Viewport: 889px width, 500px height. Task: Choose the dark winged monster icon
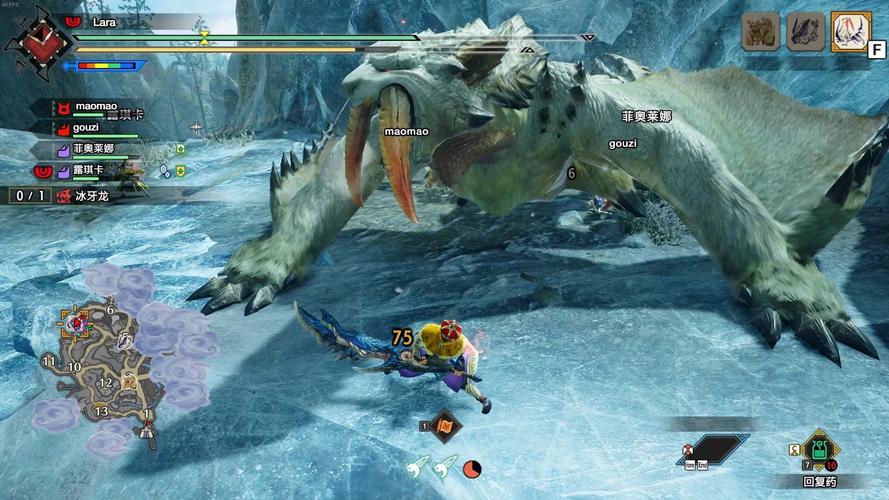coord(805,32)
